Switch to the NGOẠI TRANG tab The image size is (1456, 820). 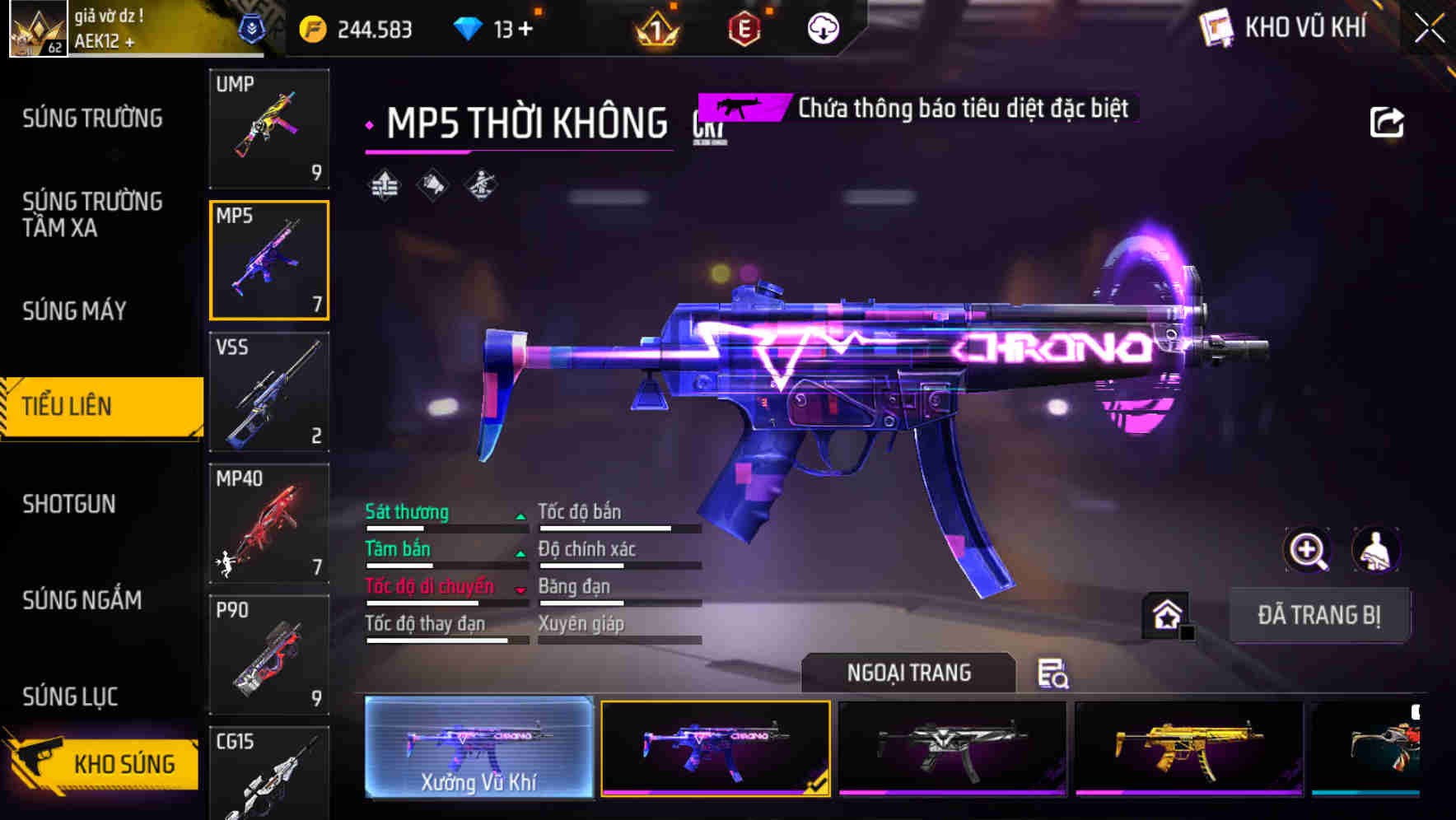[x=908, y=673]
